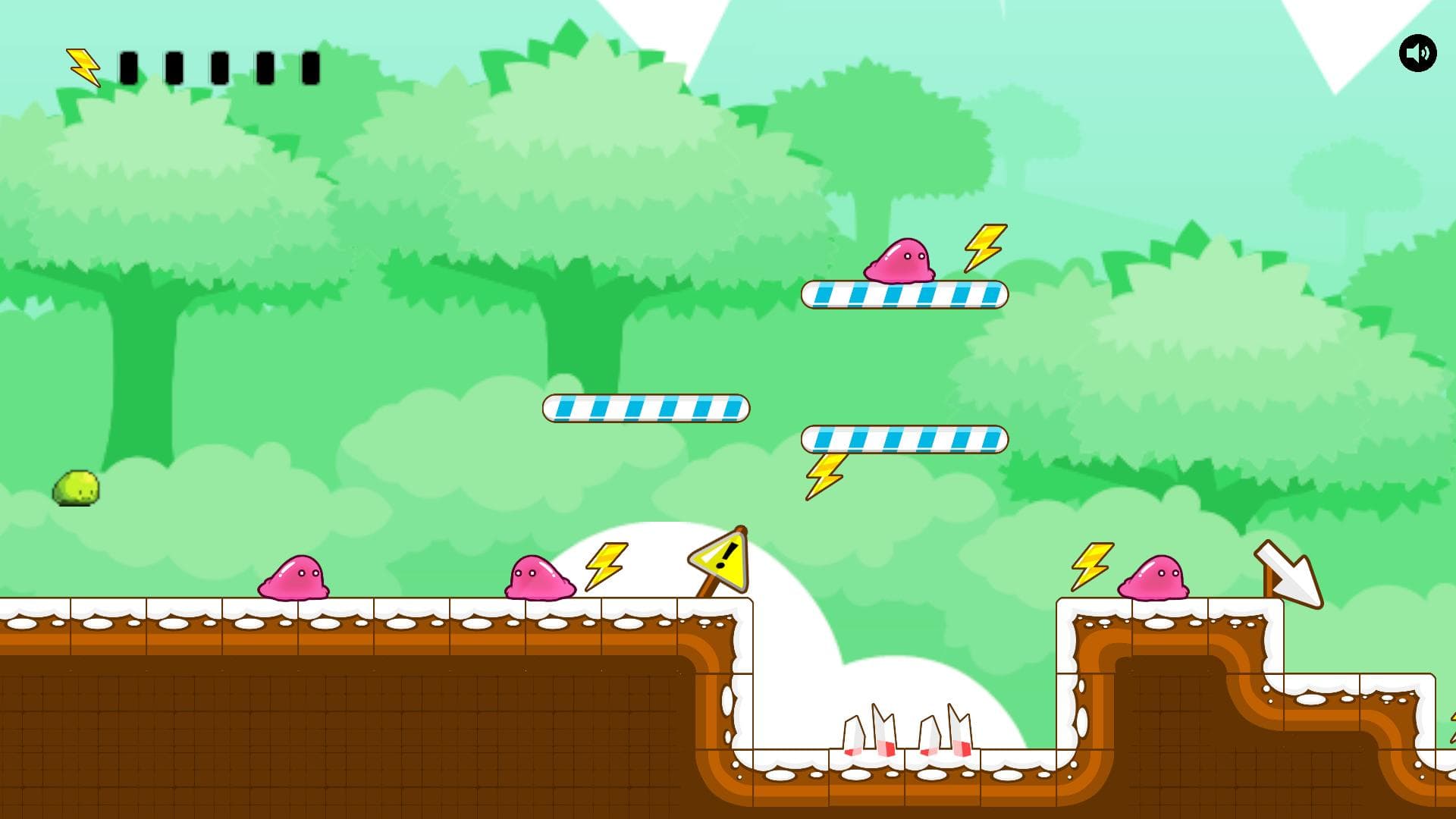Click the lower right striped platform
The width and height of the screenshot is (1456, 819).
(904, 438)
